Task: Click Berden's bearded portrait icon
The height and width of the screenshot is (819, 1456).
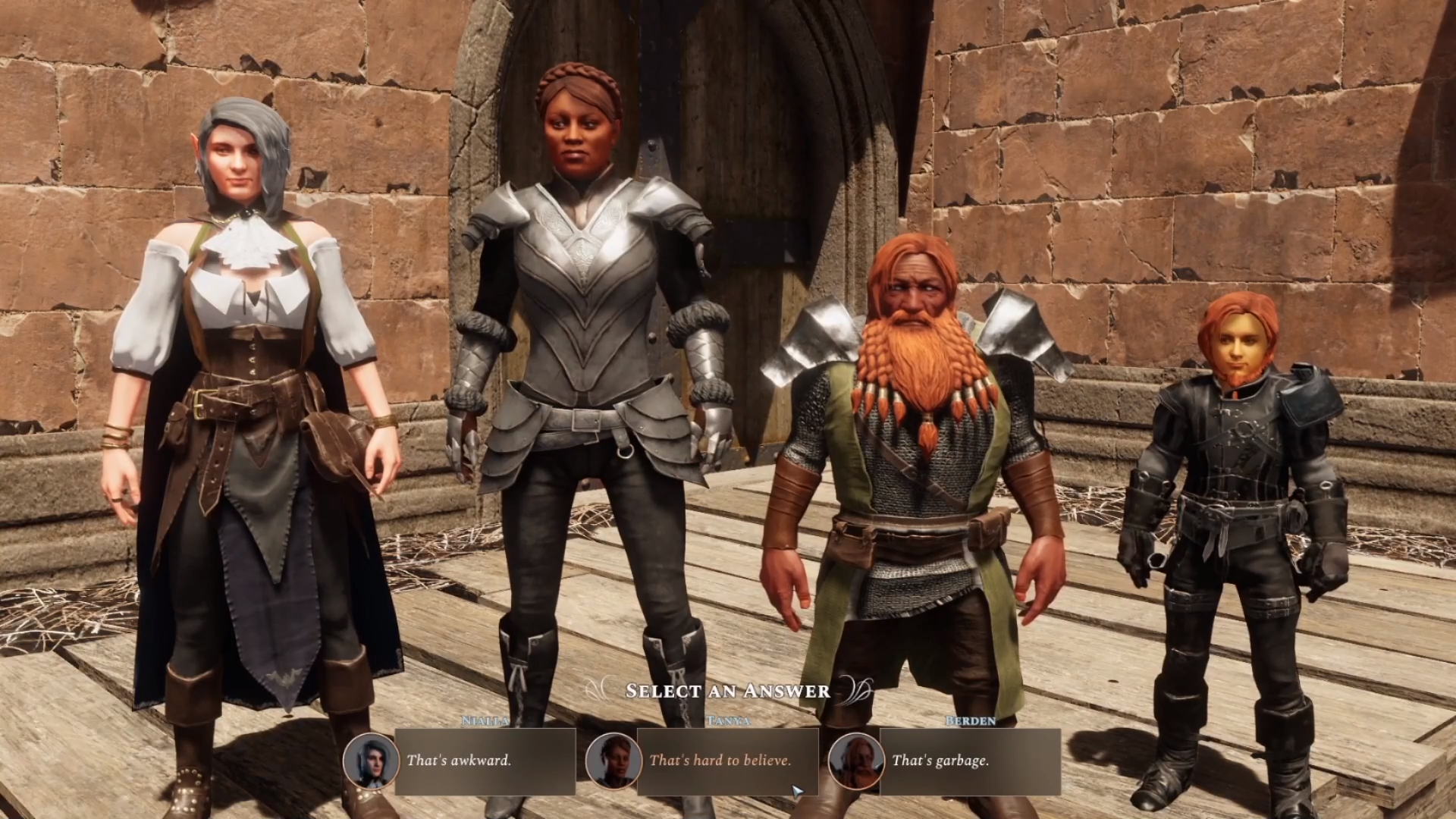Action: (x=855, y=761)
